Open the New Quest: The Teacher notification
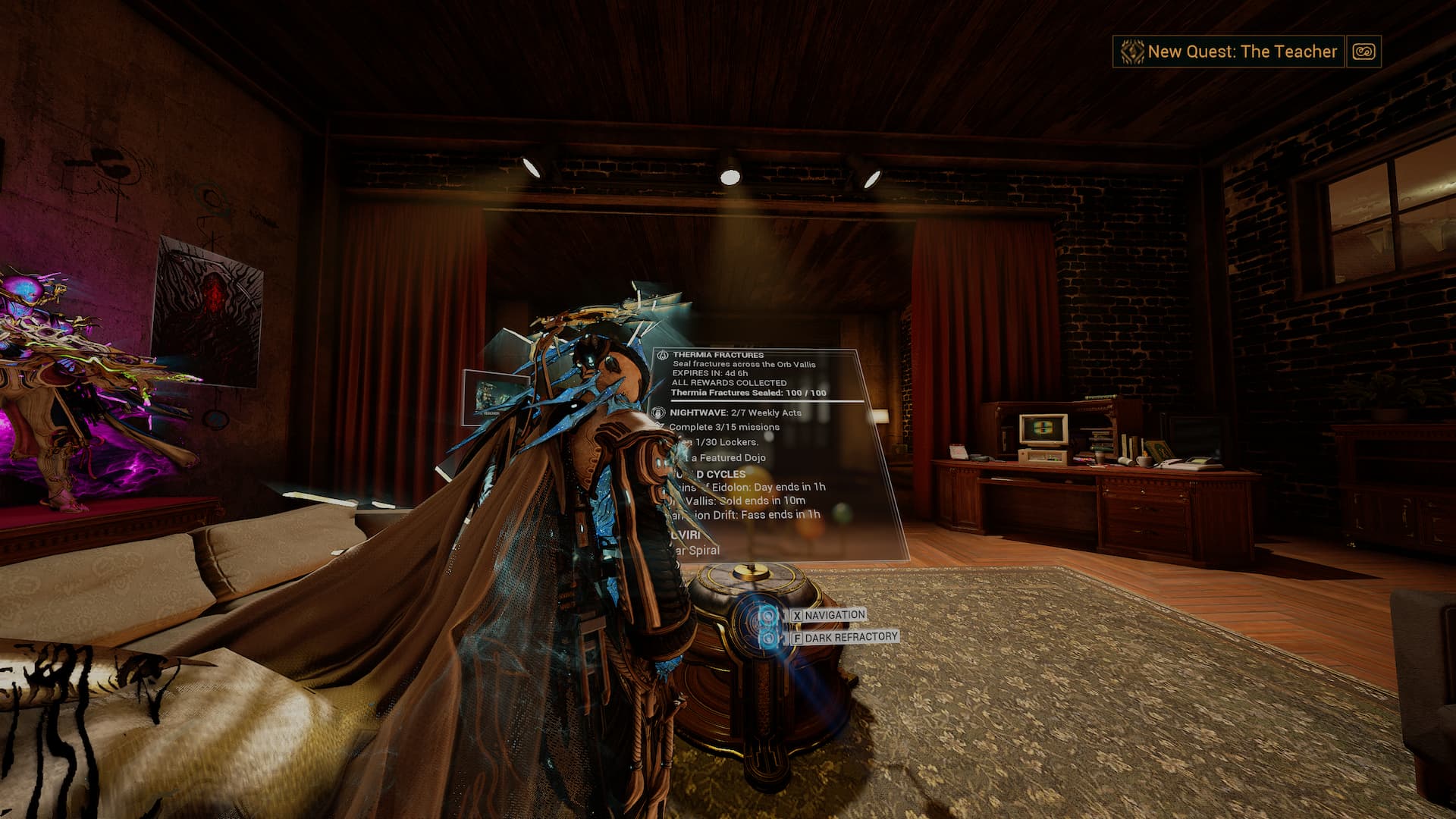The width and height of the screenshot is (1456, 819). pyautogui.click(x=1228, y=52)
